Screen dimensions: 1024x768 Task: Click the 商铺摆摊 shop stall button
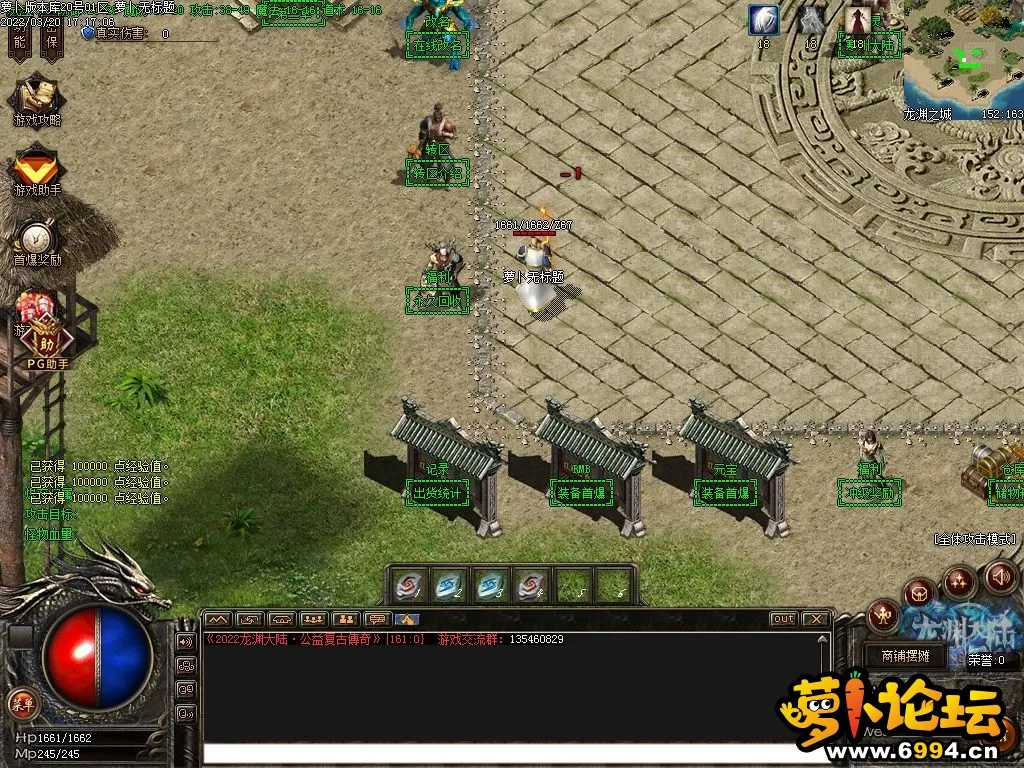[905, 656]
